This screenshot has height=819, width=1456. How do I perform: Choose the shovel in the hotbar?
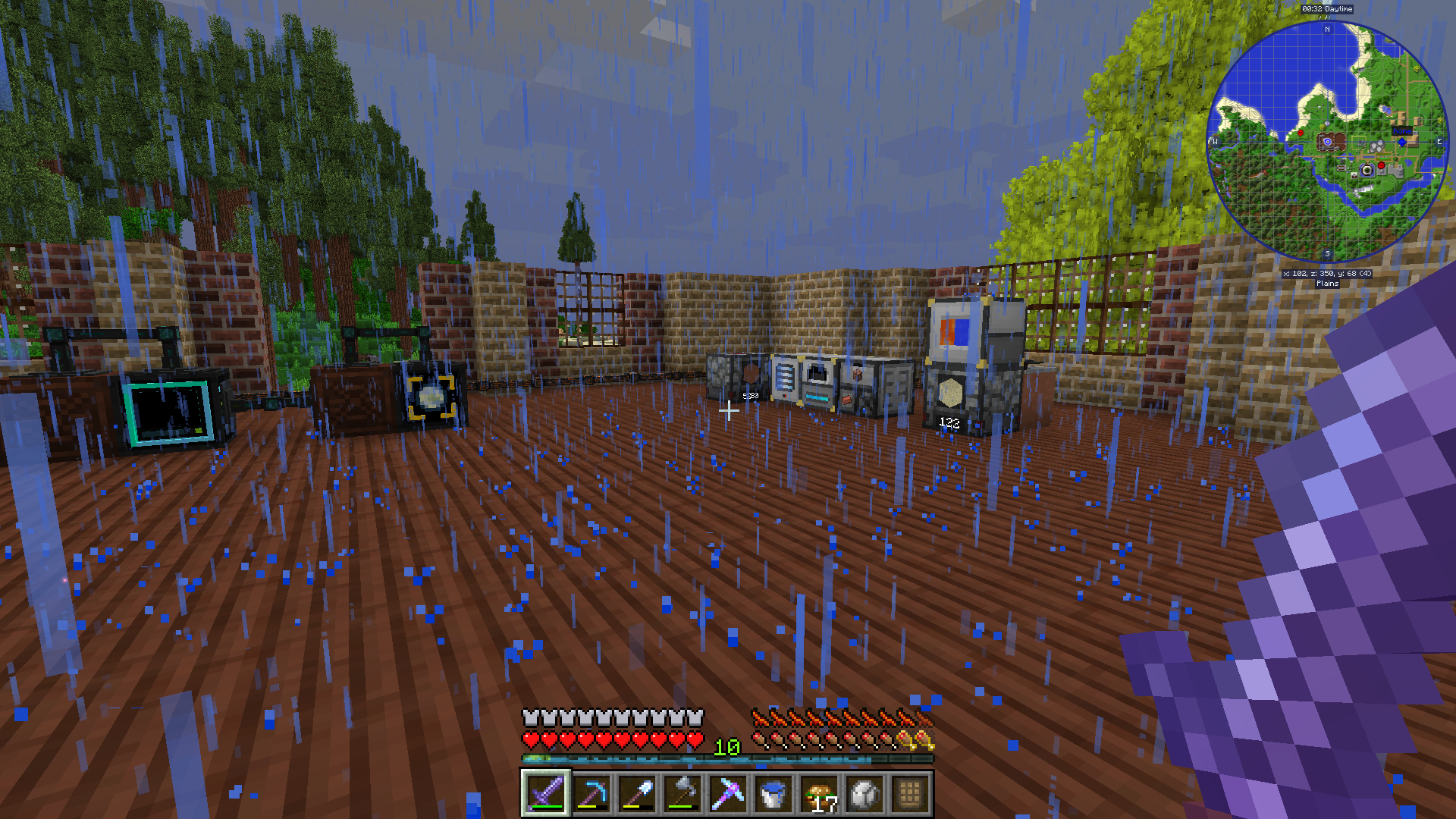click(x=636, y=794)
